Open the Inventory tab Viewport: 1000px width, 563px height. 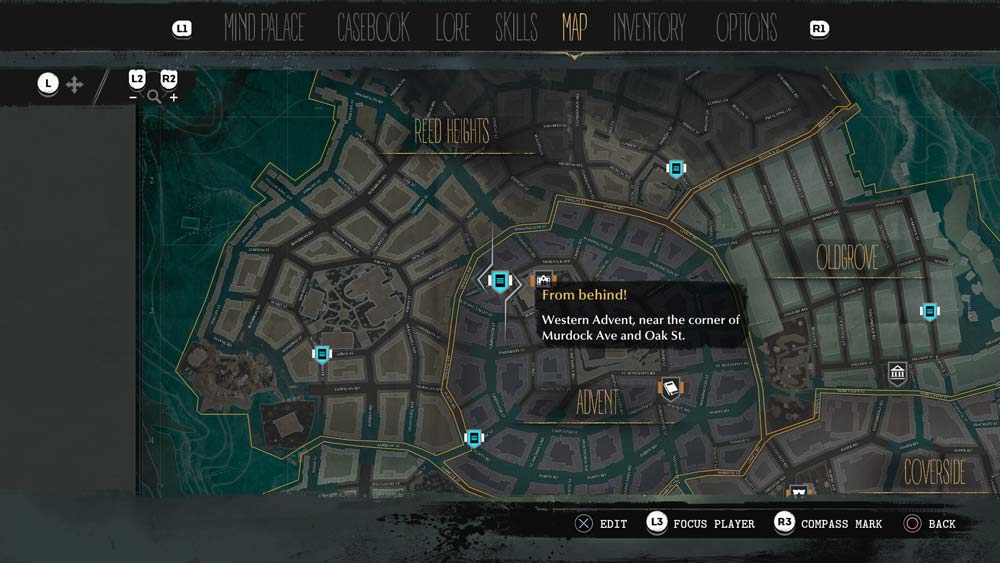point(649,28)
